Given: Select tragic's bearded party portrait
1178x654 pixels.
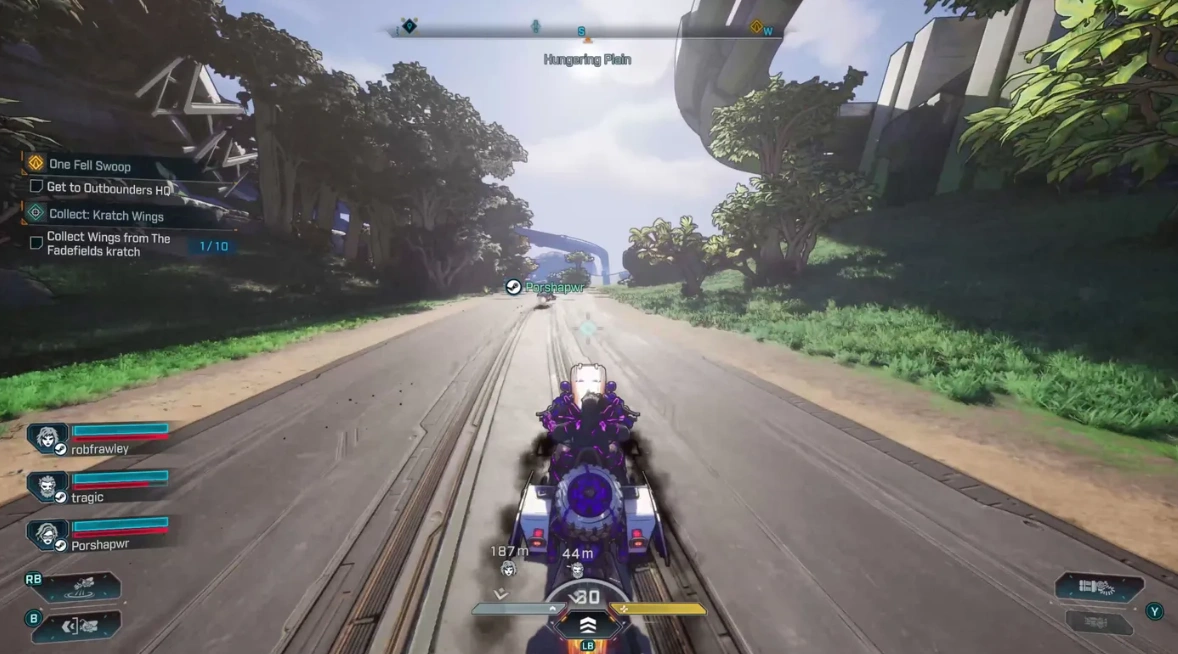Looking at the screenshot, I should point(47,486).
